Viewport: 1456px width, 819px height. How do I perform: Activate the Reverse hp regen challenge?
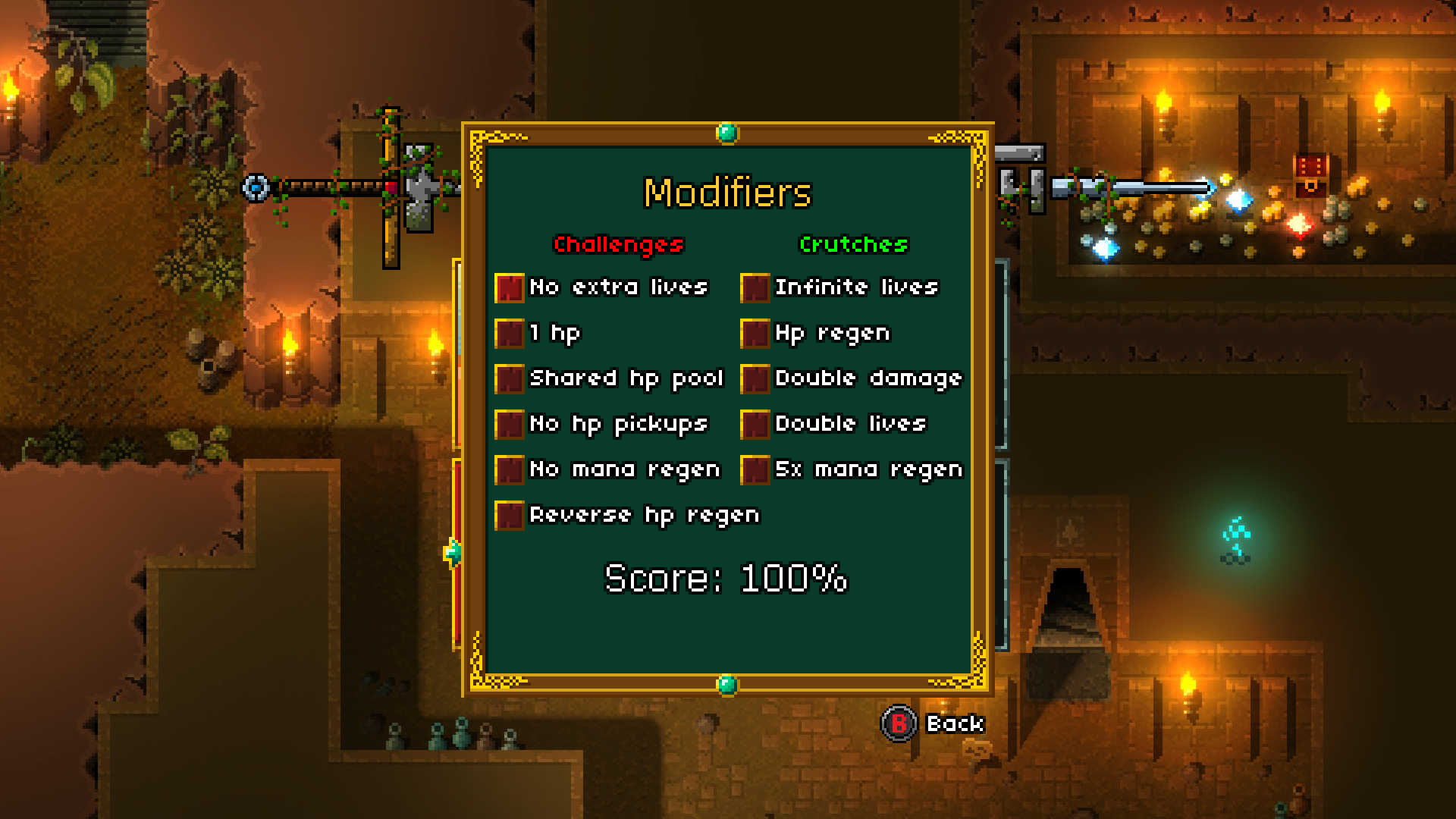(509, 515)
